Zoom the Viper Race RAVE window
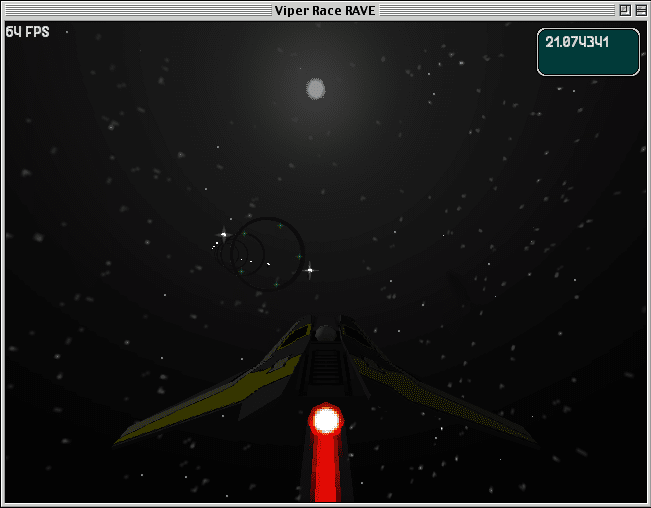The image size is (651, 508). coord(625,10)
